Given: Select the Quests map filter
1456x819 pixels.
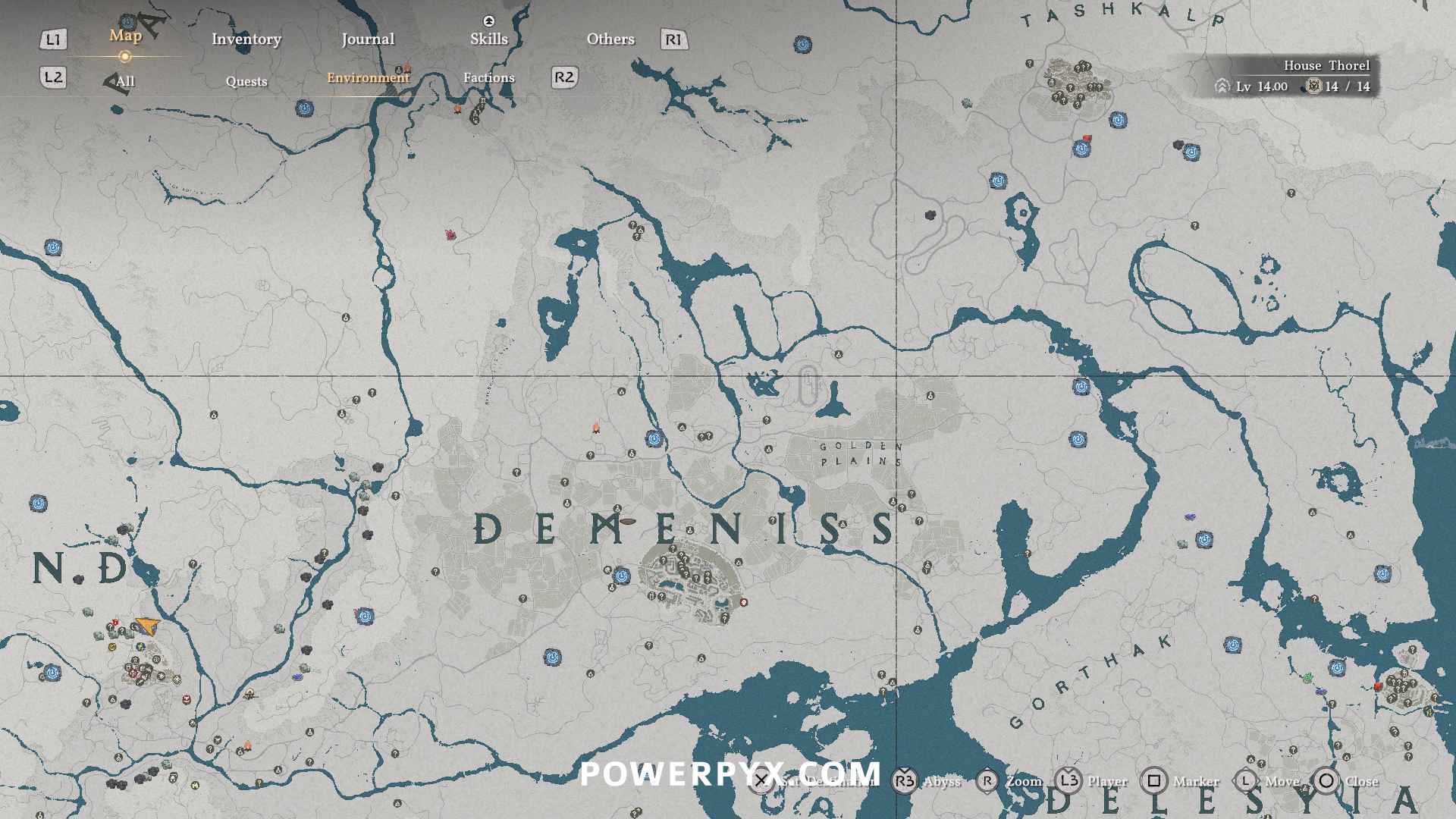Looking at the screenshot, I should click(x=246, y=81).
